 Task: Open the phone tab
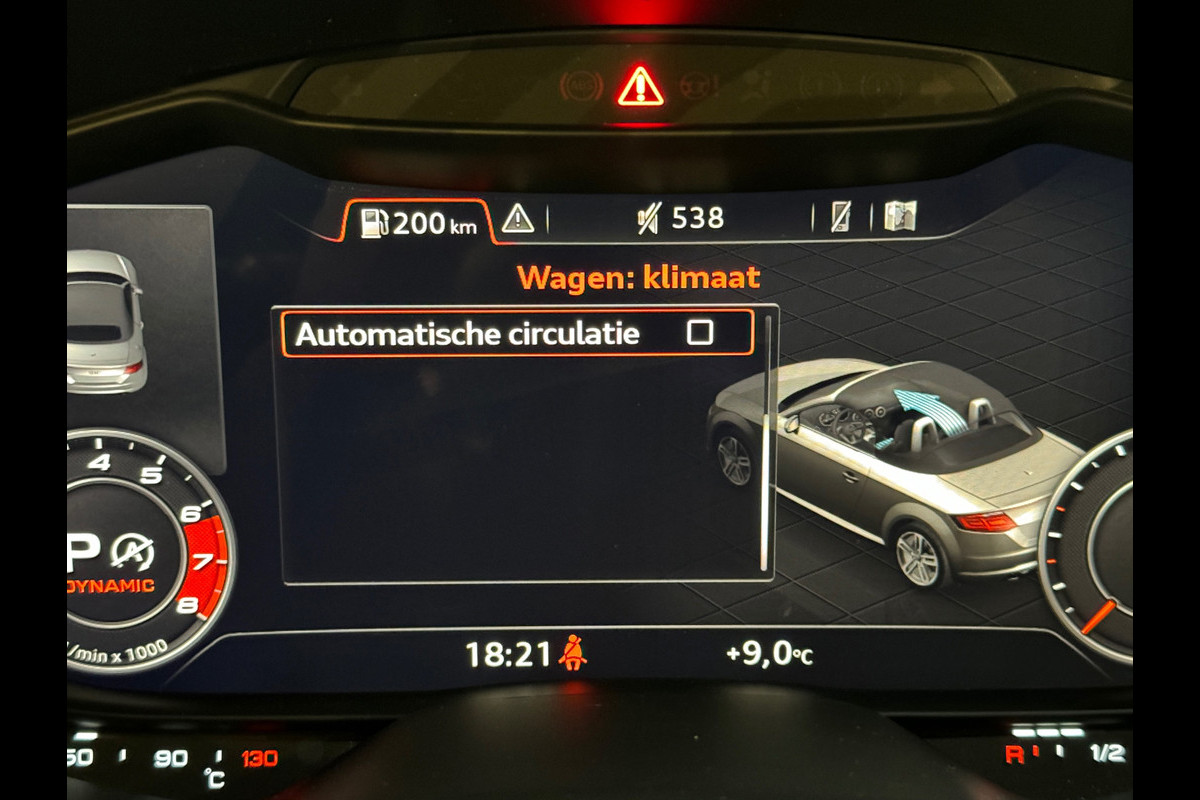[x=843, y=217]
